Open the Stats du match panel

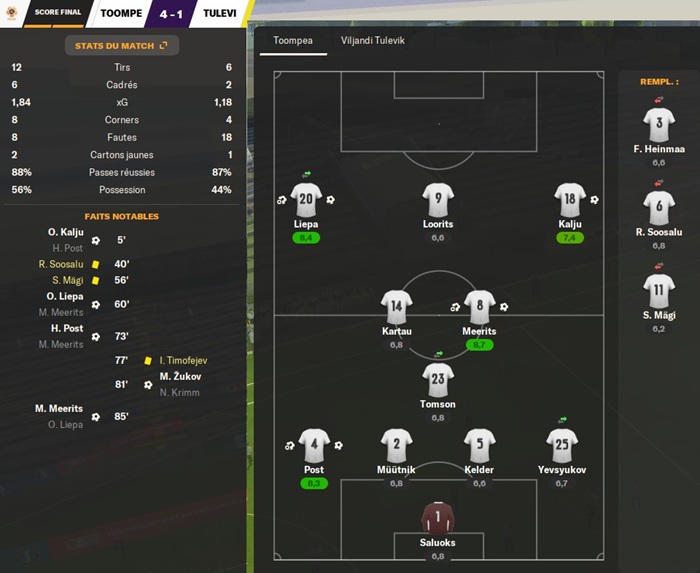(x=122, y=45)
